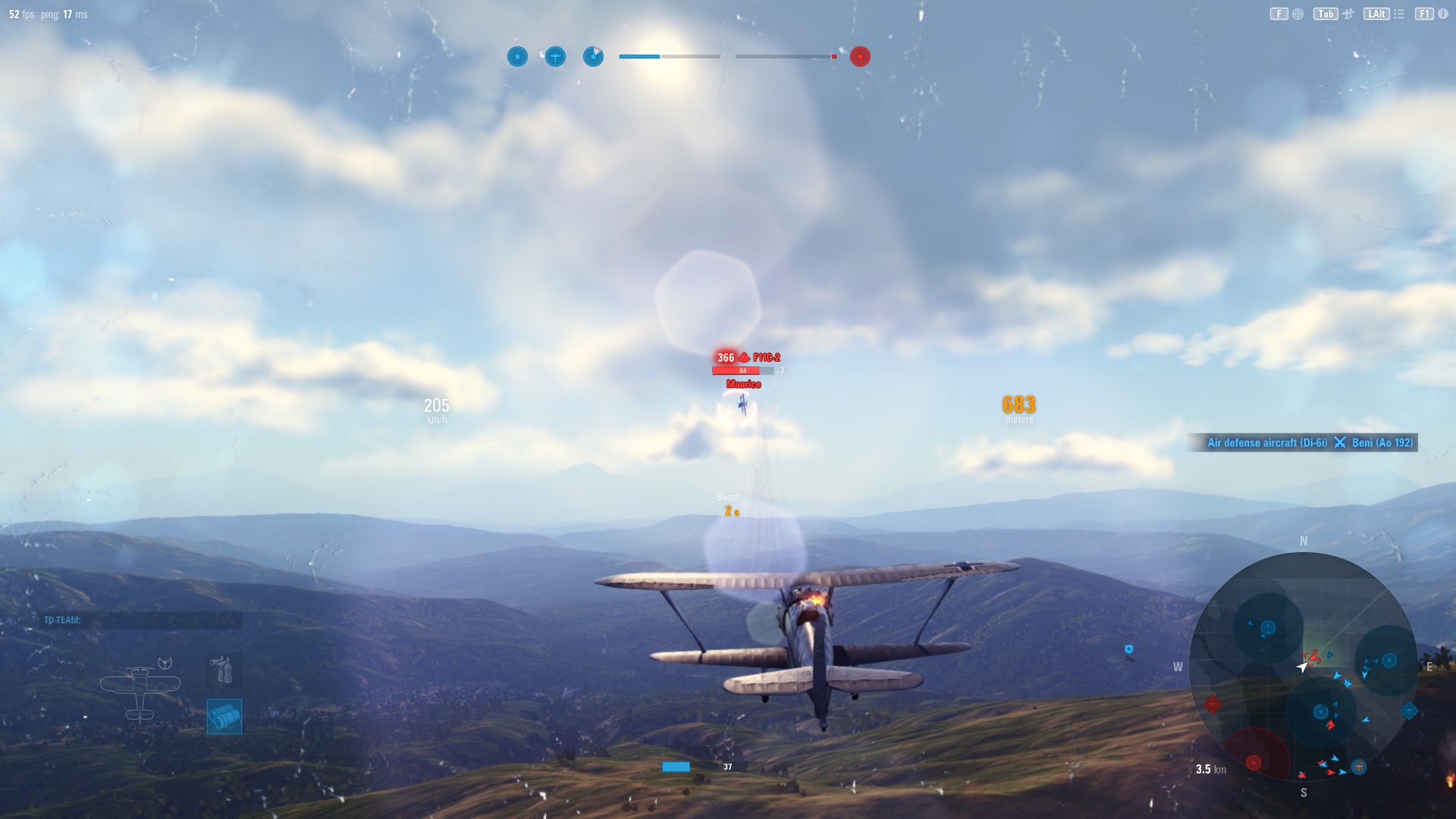Click the blue team star emblem on the scoreboard
The width and height of the screenshot is (1456, 819).
[x=517, y=56]
